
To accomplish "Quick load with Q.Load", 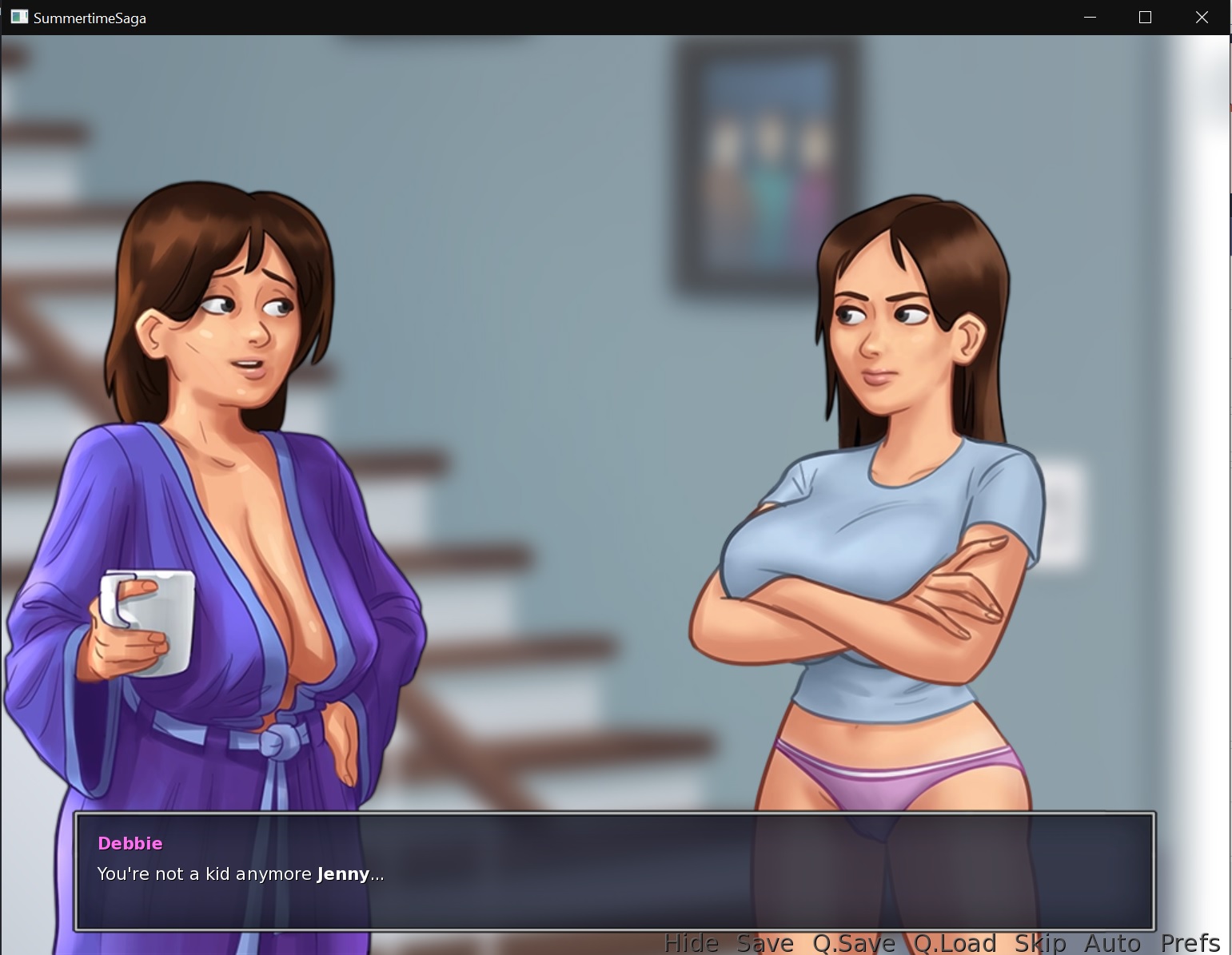I will tap(955, 943).
